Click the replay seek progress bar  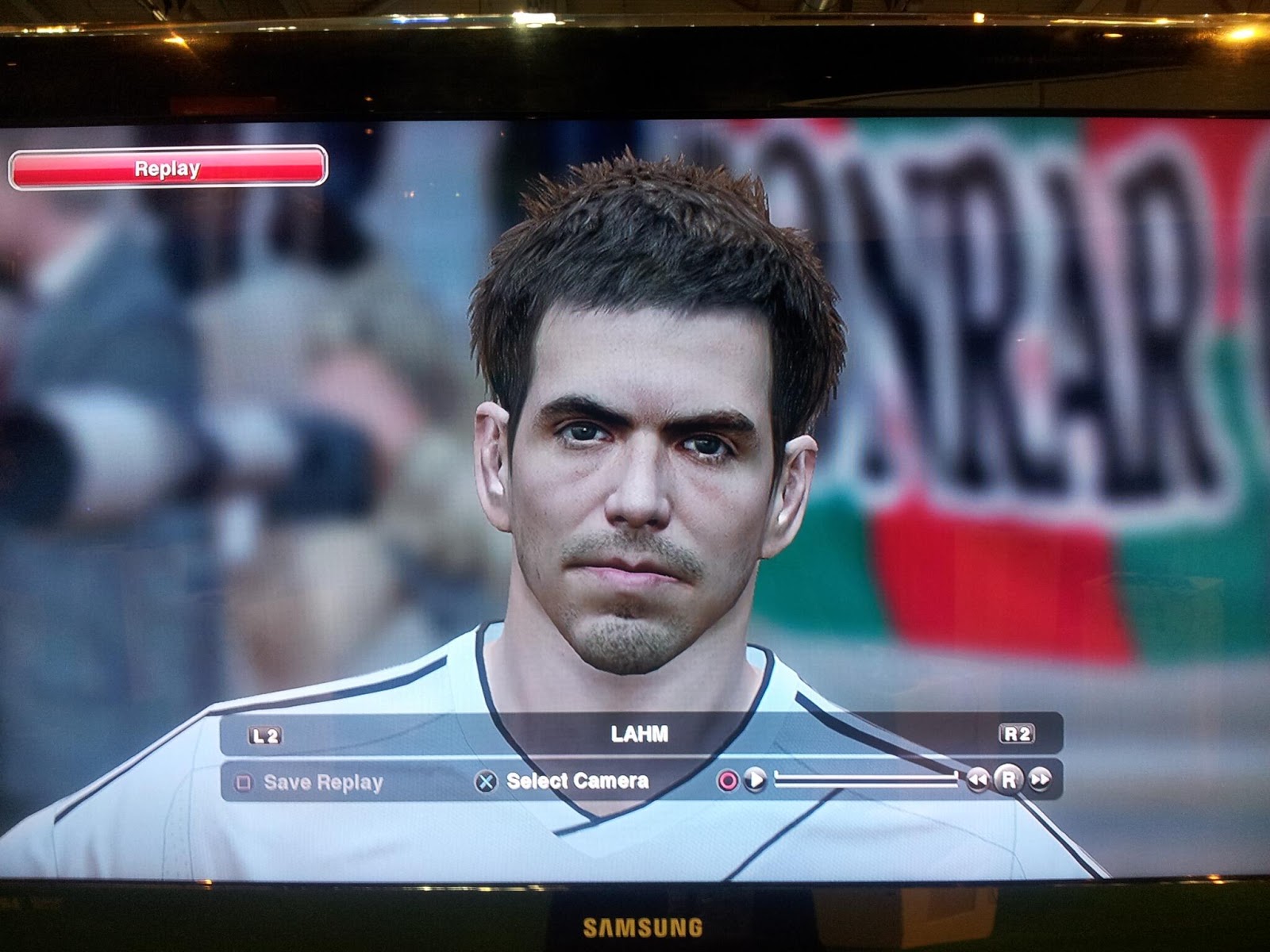coord(865,779)
